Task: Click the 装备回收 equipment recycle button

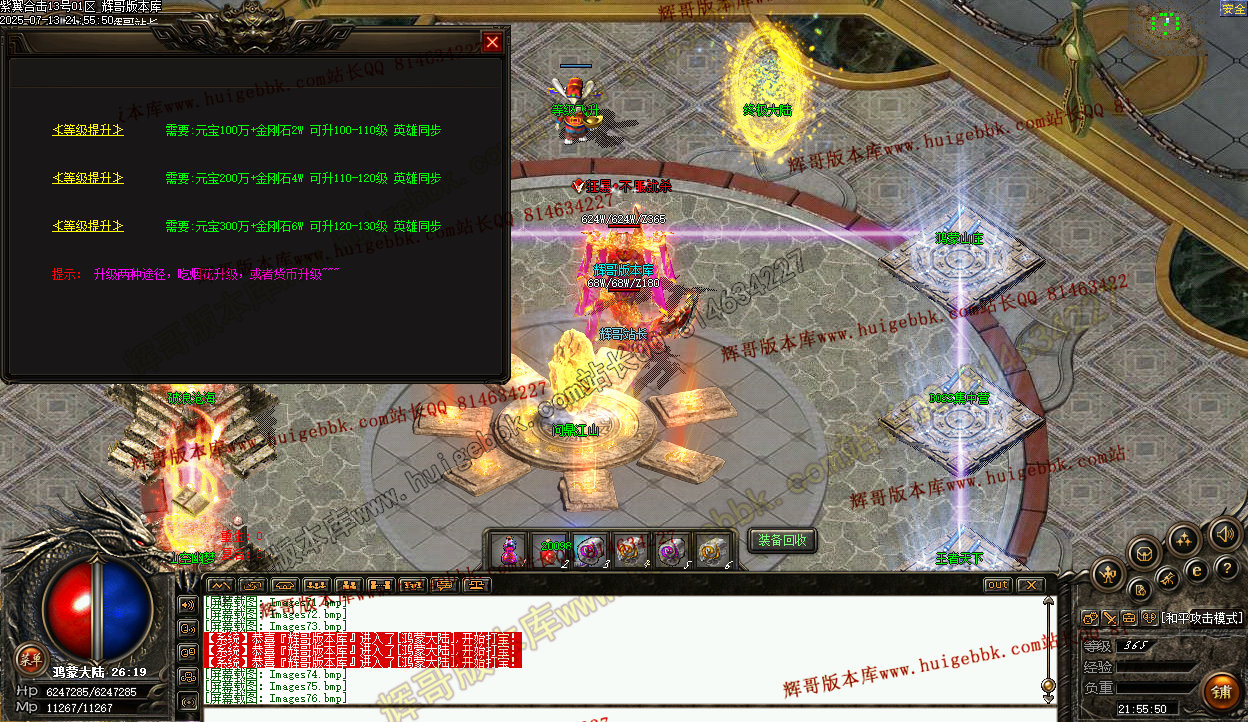Action: tap(782, 541)
